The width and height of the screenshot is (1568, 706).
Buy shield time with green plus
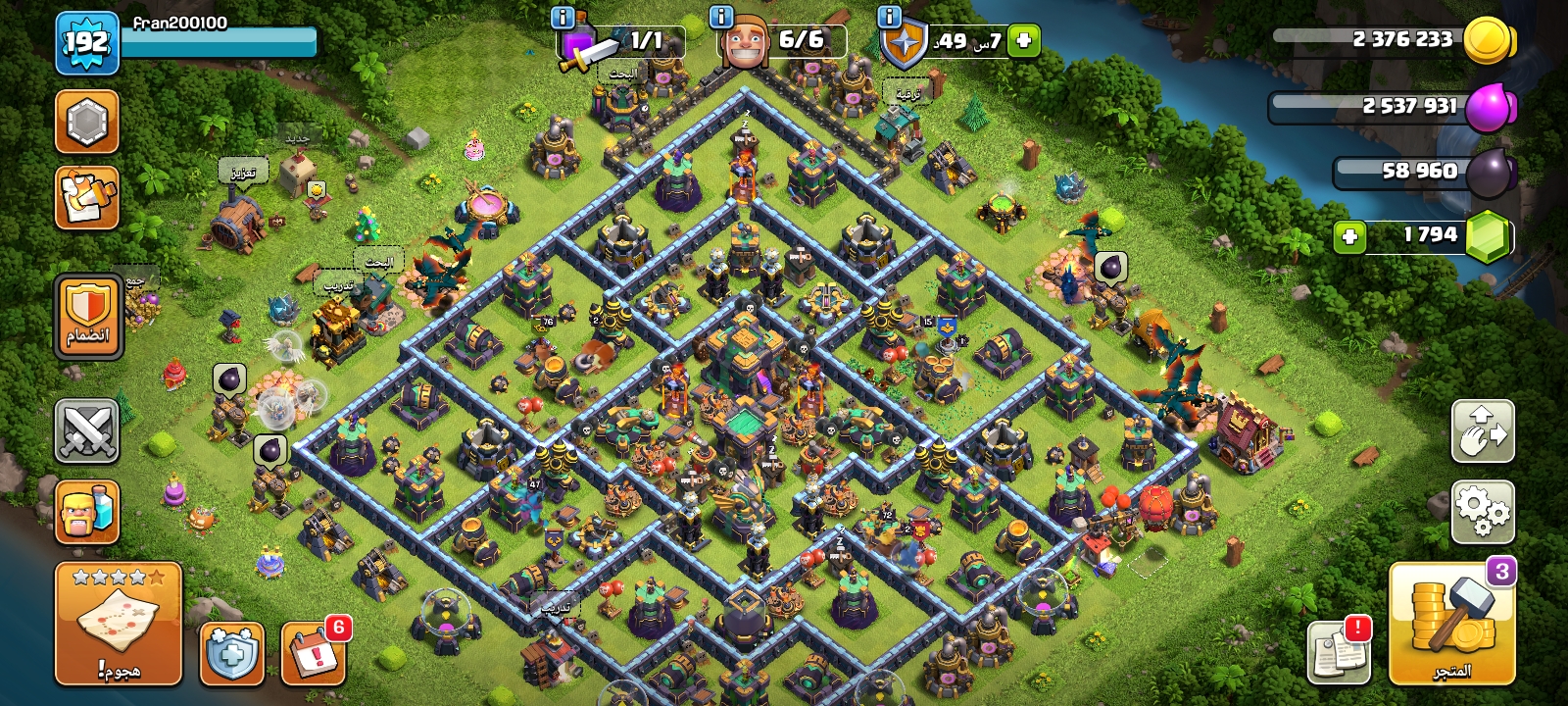[1023, 40]
